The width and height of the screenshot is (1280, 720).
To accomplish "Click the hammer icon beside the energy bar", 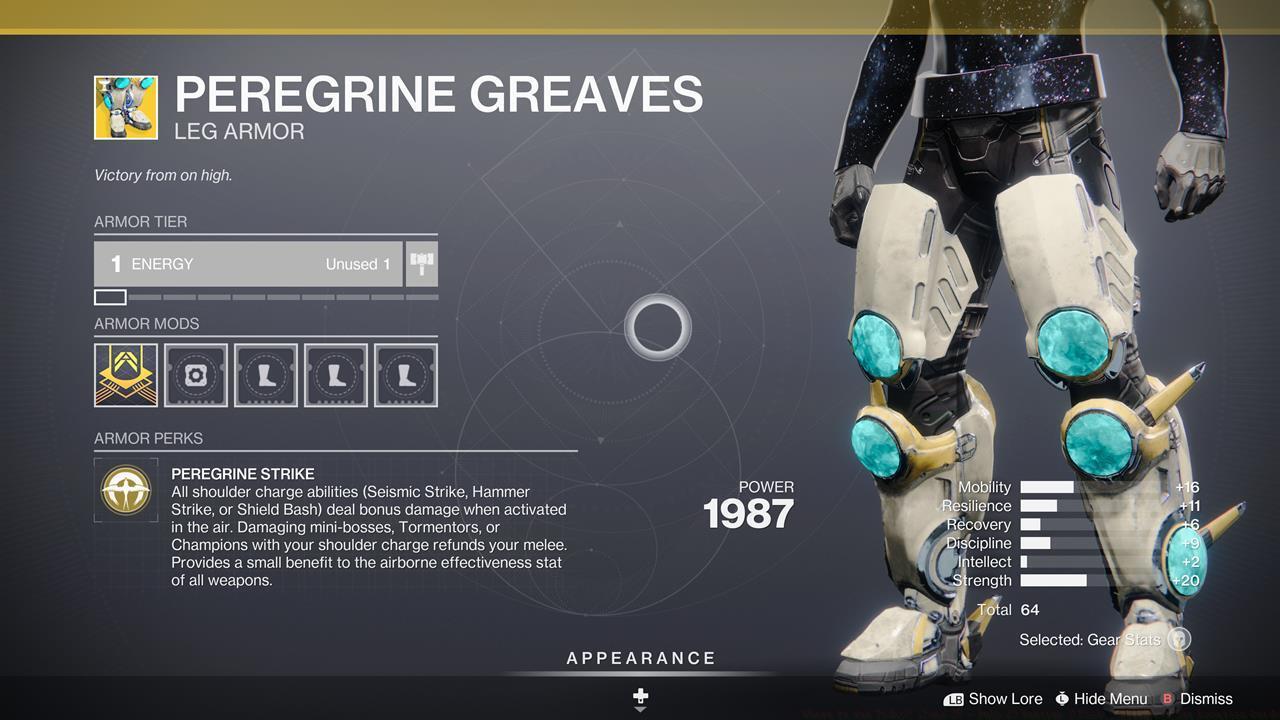I will pyautogui.click(x=421, y=262).
